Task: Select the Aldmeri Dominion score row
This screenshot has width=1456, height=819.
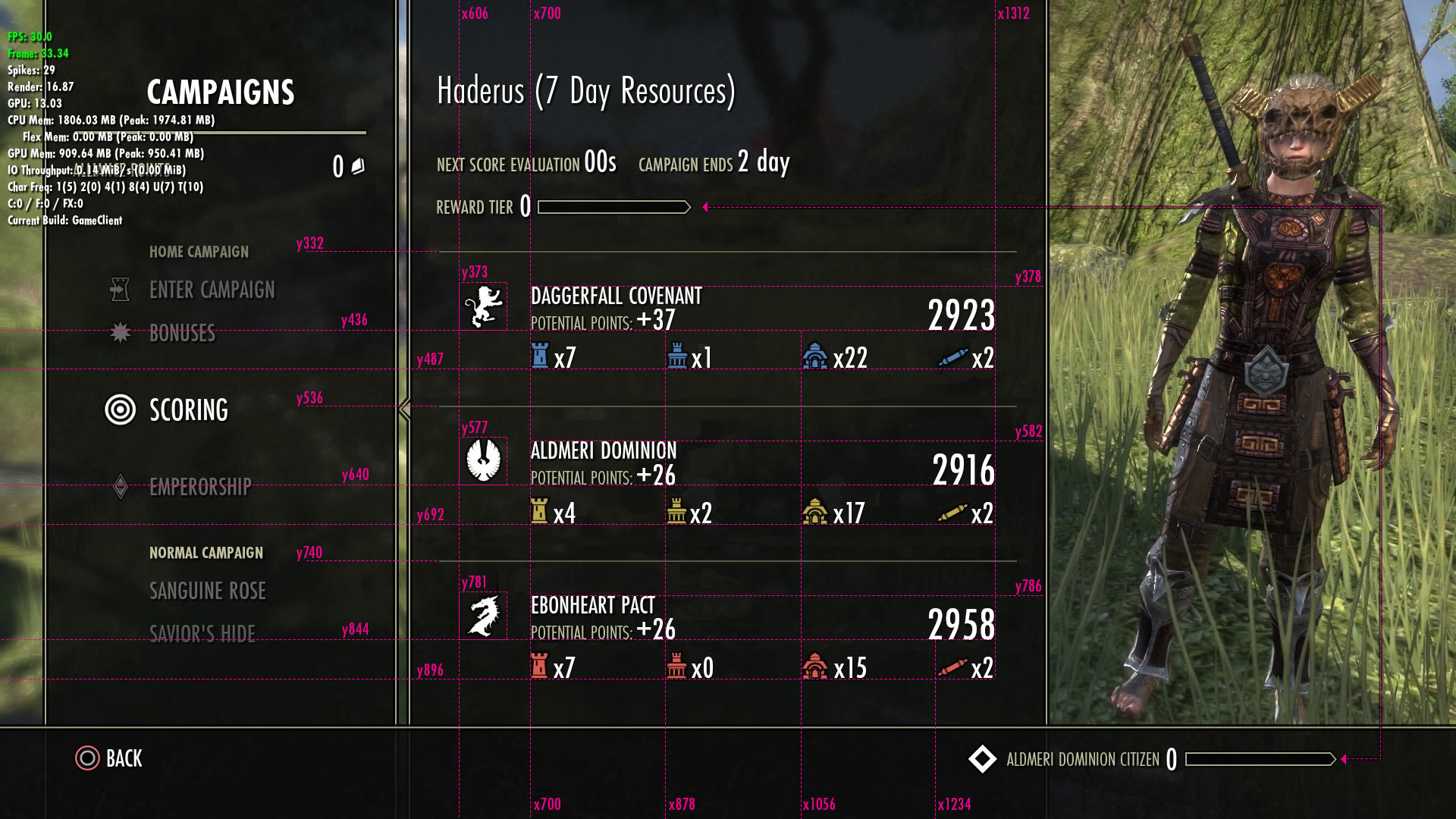Action: (726, 481)
